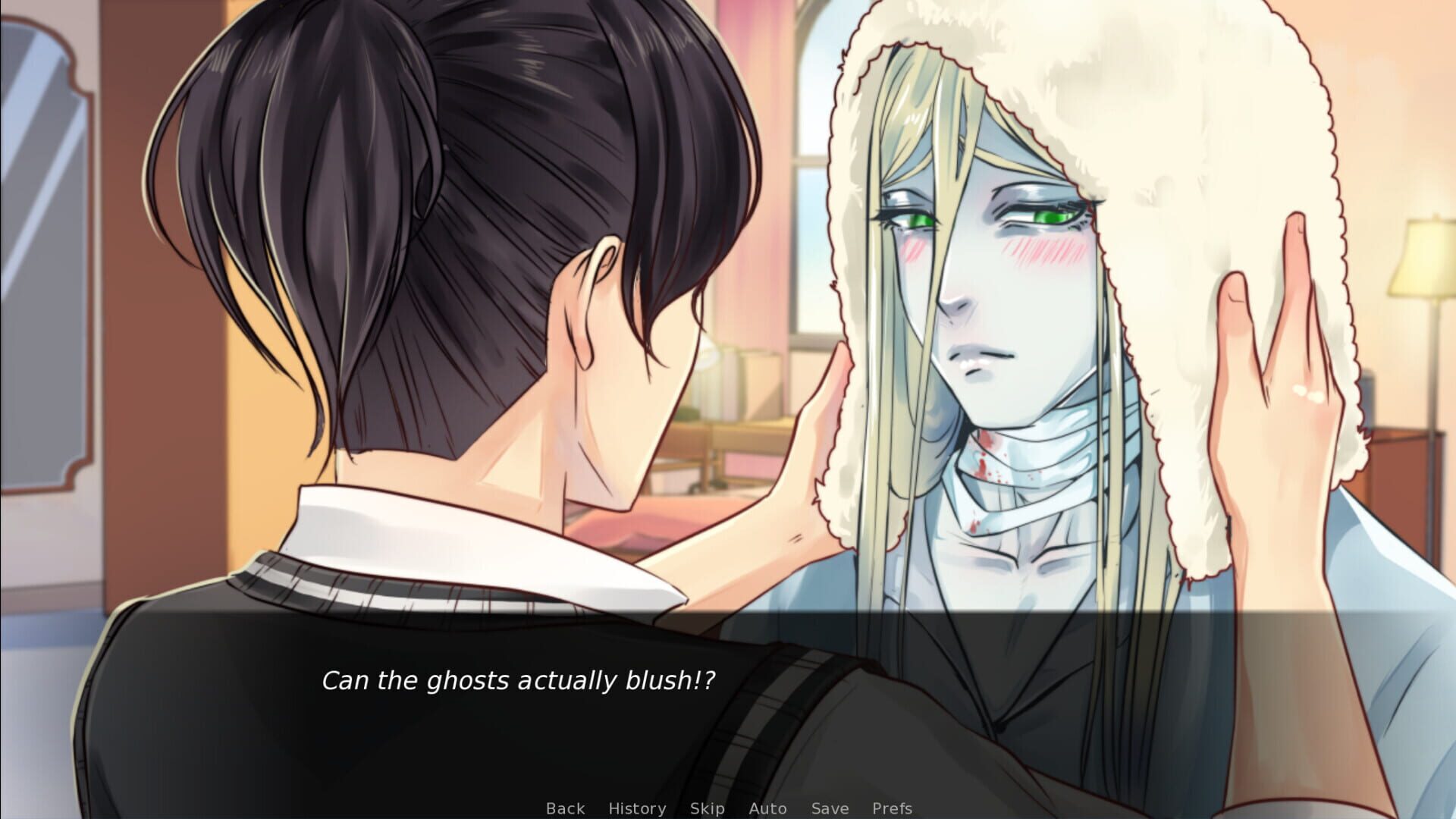Toggle Auto mode for automatic text advance

click(768, 808)
